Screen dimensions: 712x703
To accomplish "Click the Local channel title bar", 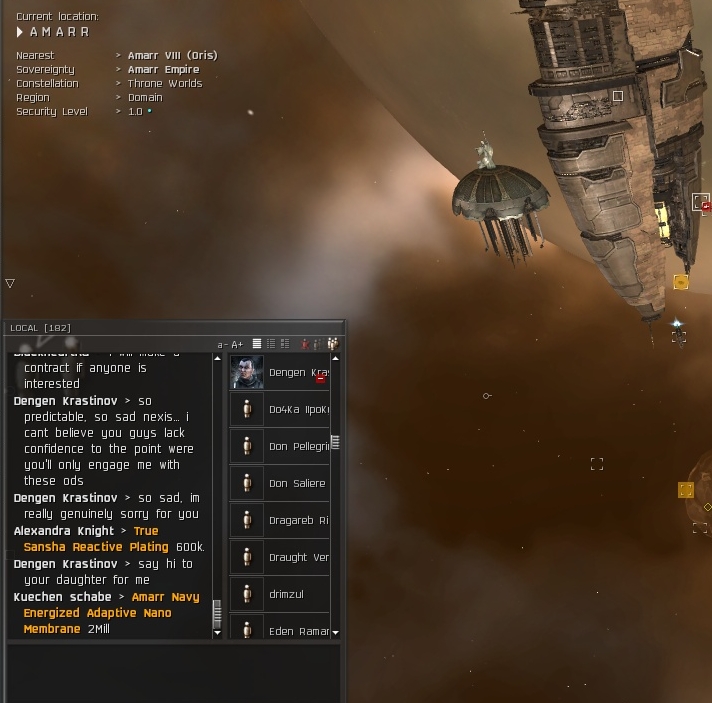I will point(120,328).
